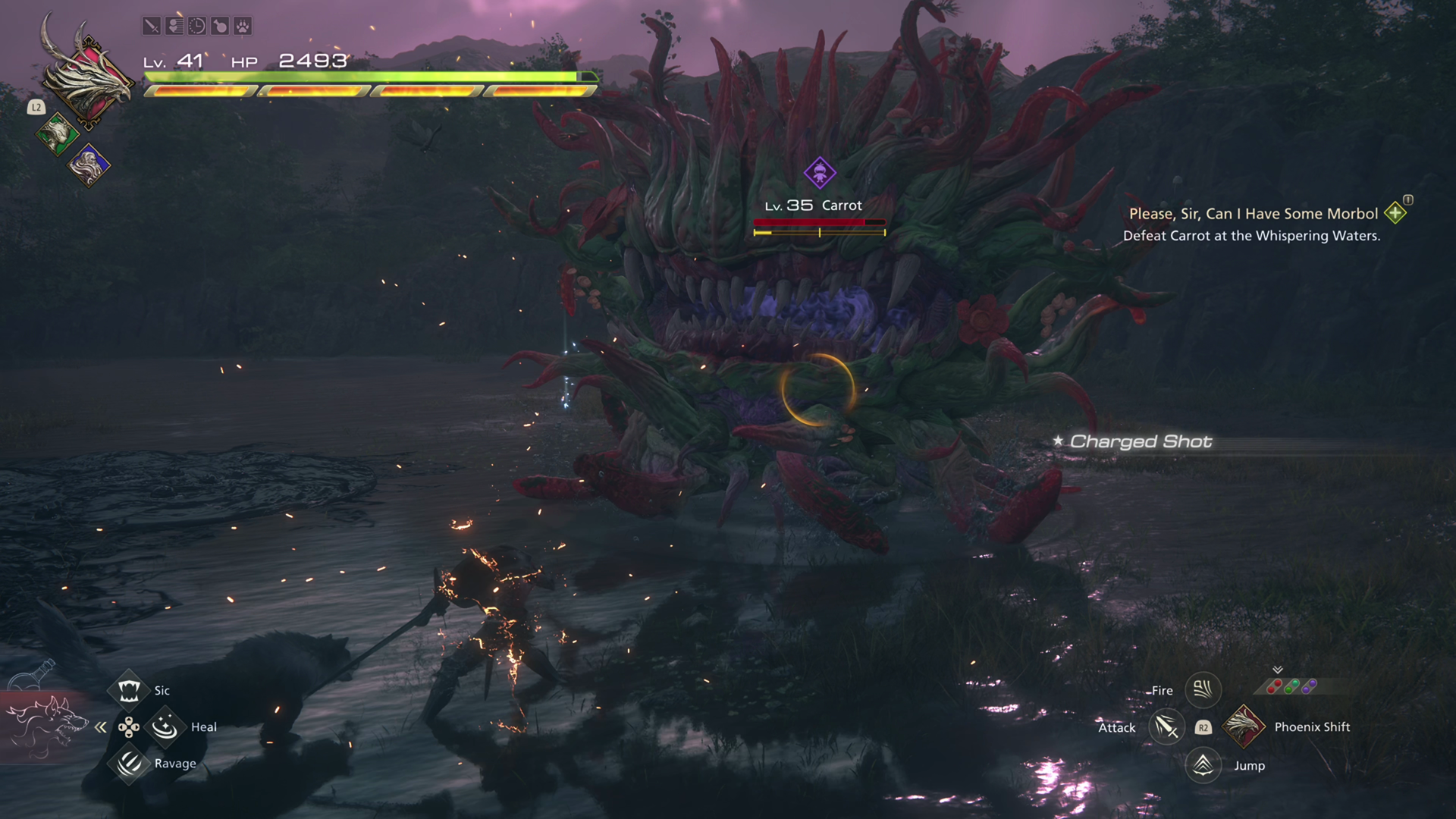Image resolution: width=1456 pixels, height=819 pixels.
Task: Switch to the green Garuda Eikon
Action: point(57,135)
